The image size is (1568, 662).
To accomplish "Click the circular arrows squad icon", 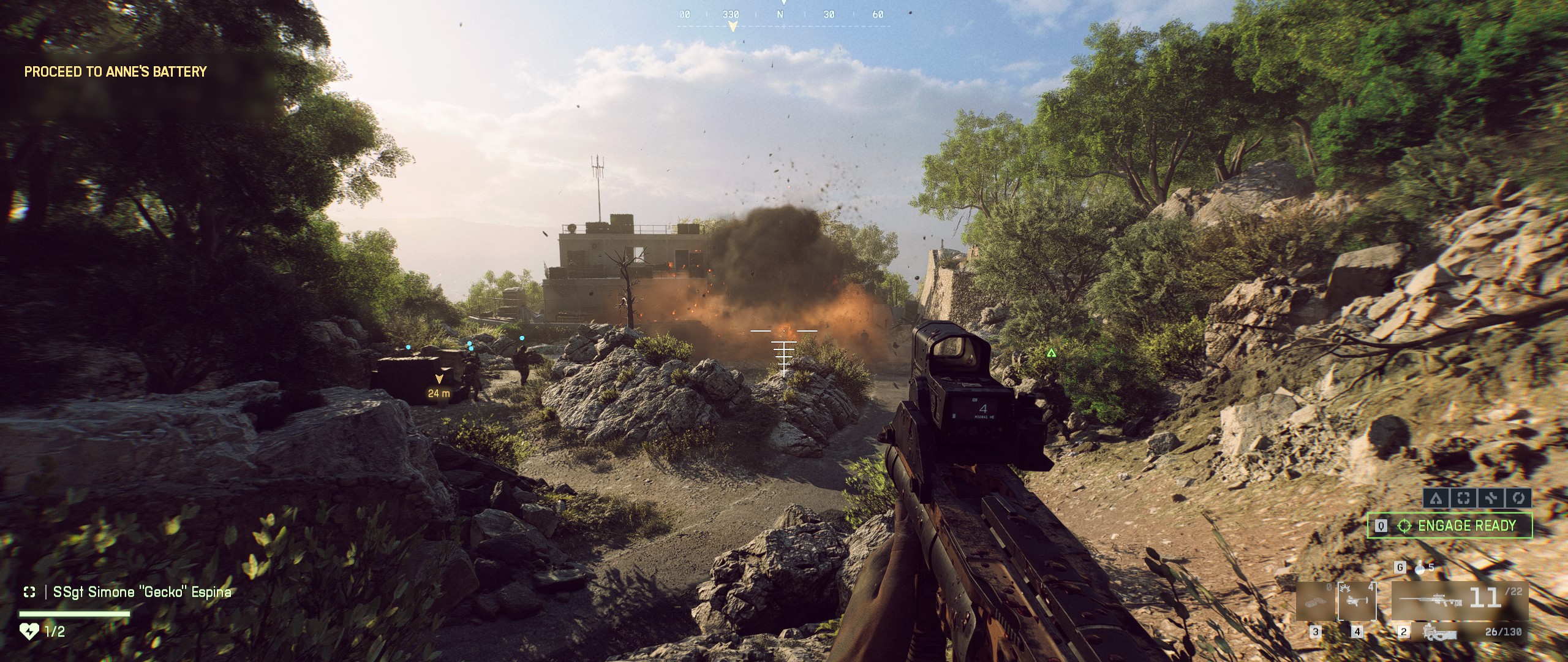I will tap(1518, 498).
